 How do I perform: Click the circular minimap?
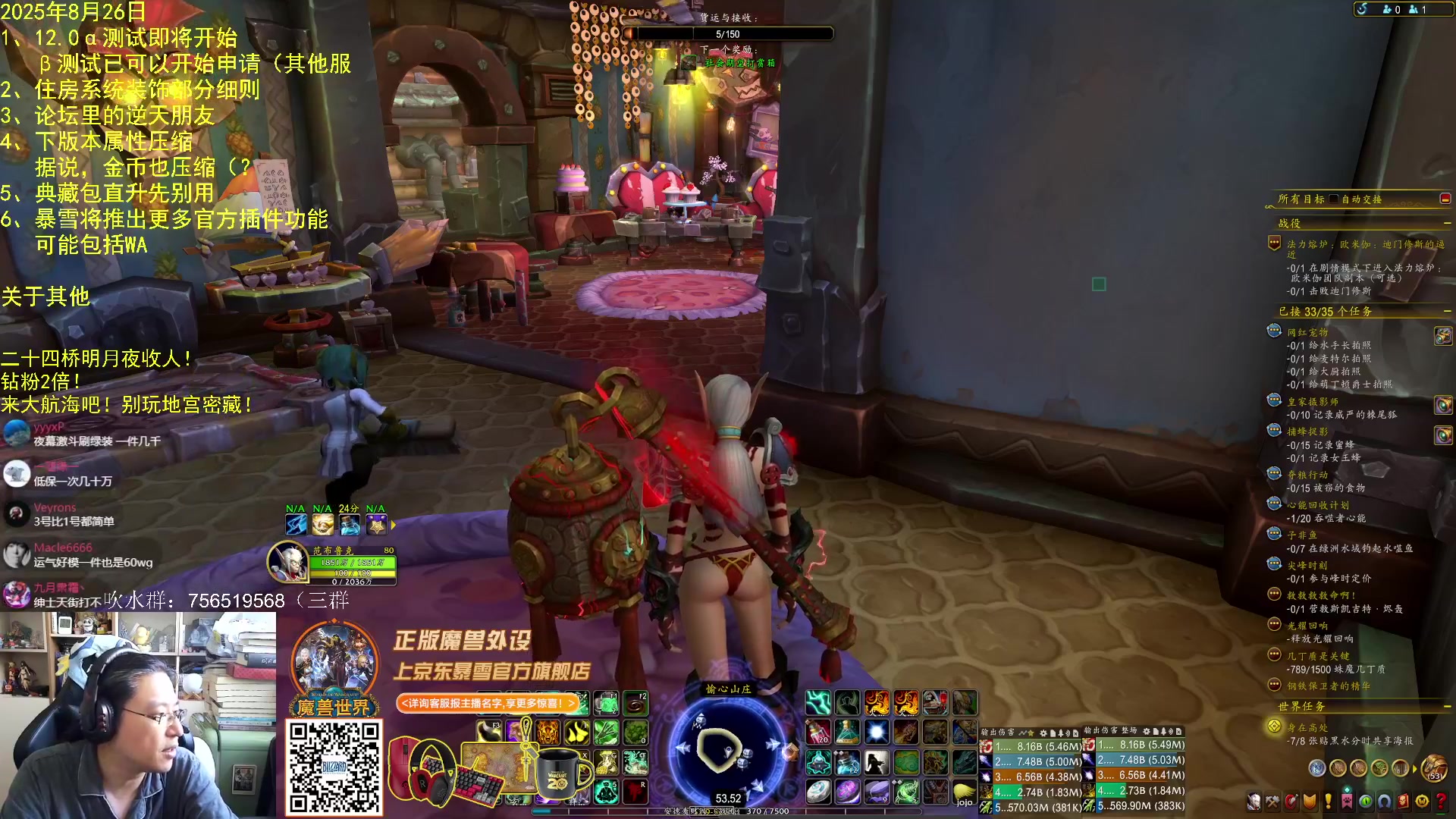pos(726,748)
